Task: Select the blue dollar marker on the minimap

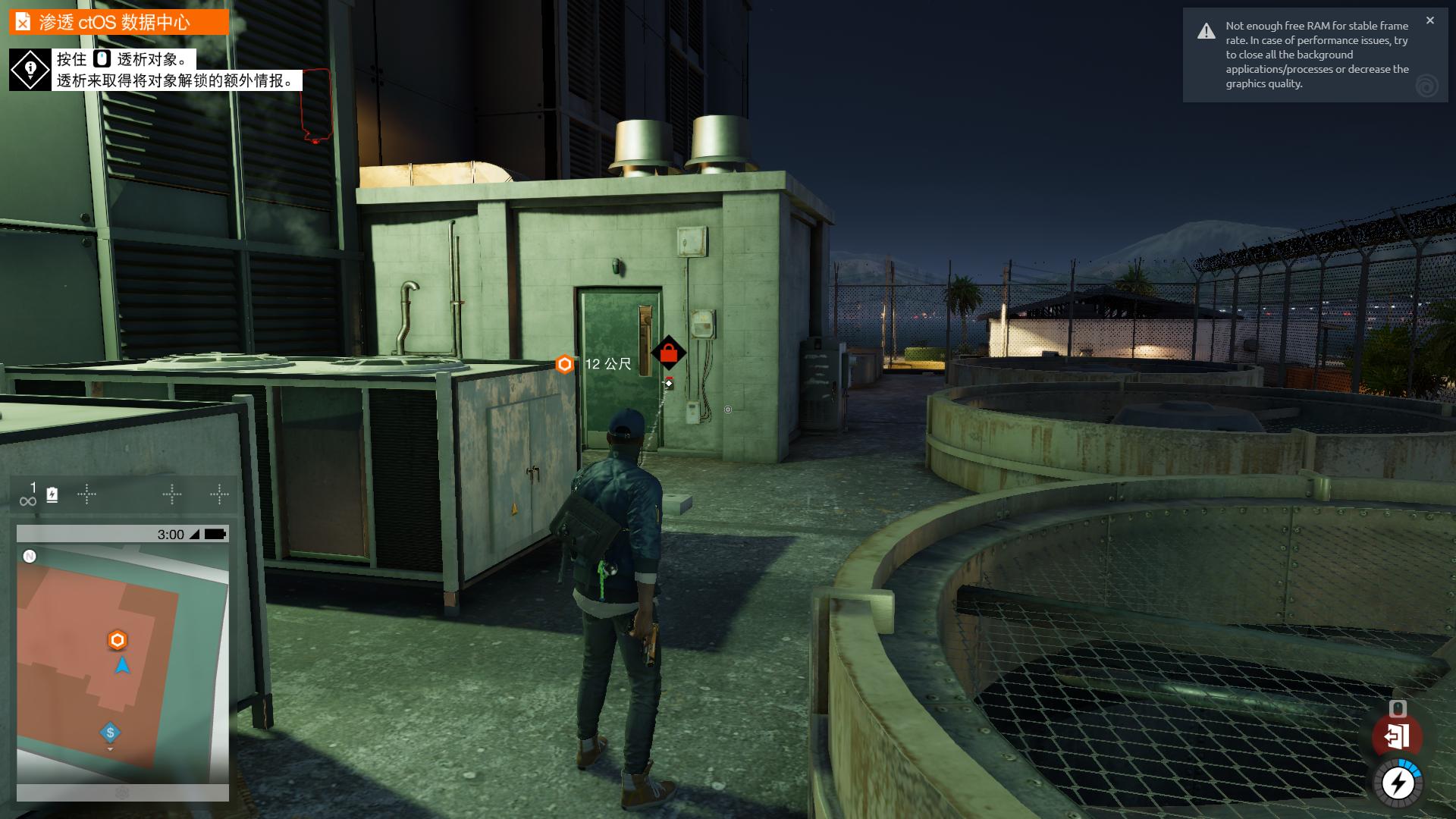Action: (x=111, y=733)
